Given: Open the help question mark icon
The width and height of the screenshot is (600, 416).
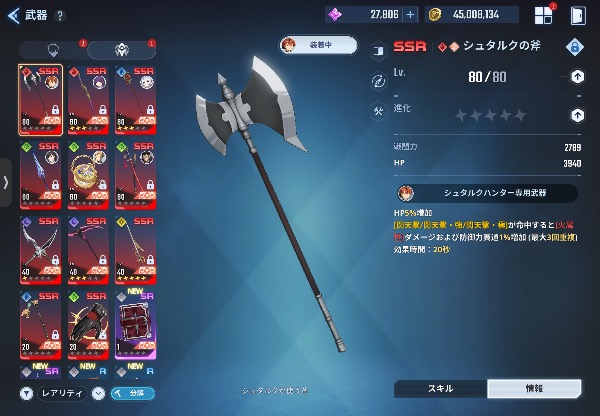Looking at the screenshot, I should tap(61, 15).
